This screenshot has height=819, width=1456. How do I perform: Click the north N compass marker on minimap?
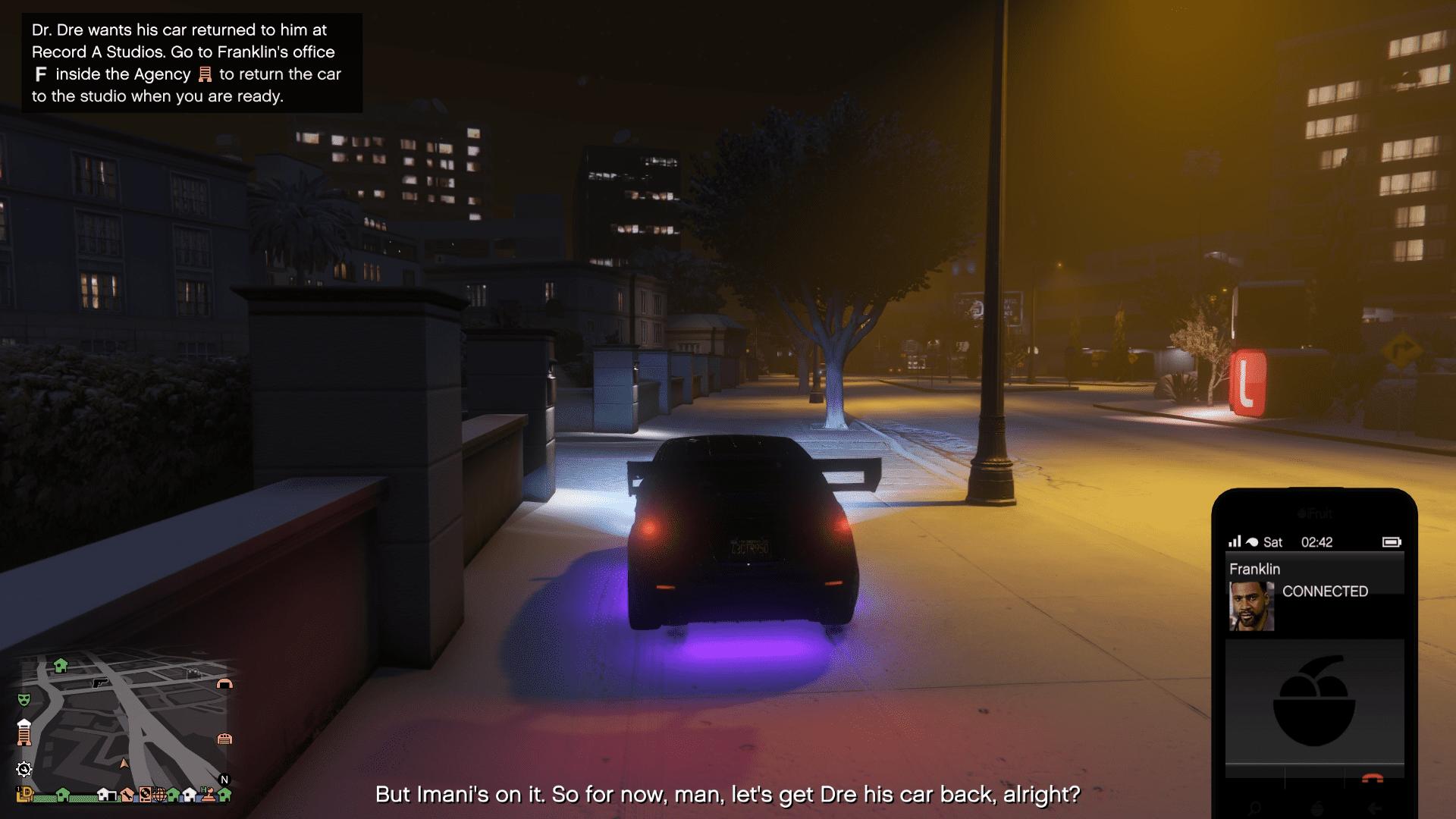pyautogui.click(x=224, y=780)
